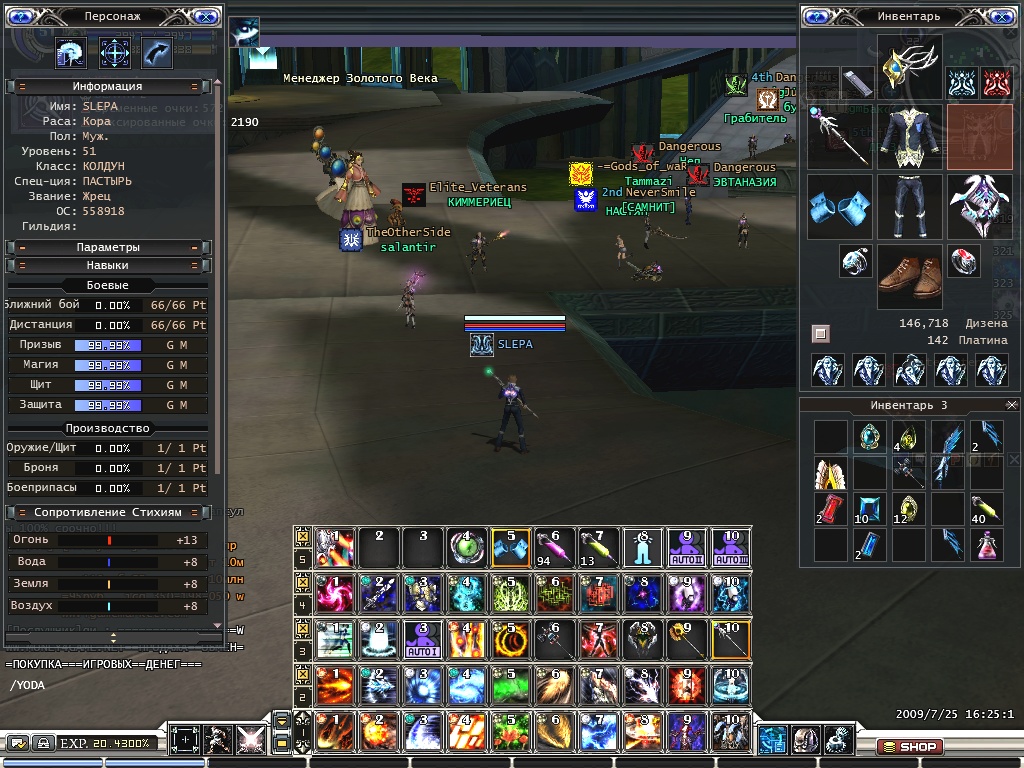Select the equipped antlered helmet slot
The image size is (1024, 768).
(910, 67)
